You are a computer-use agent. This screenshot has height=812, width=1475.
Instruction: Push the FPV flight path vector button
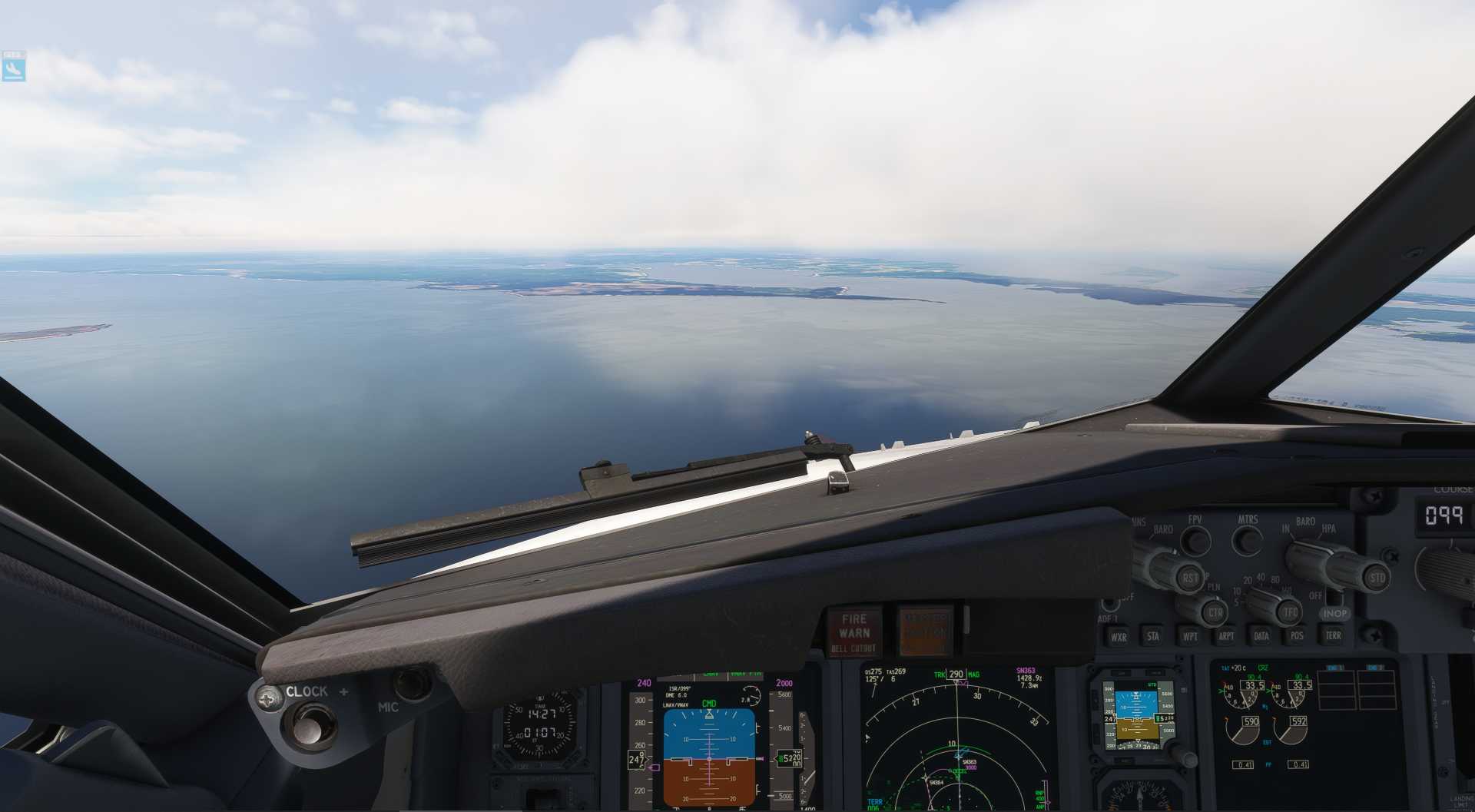(1195, 541)
